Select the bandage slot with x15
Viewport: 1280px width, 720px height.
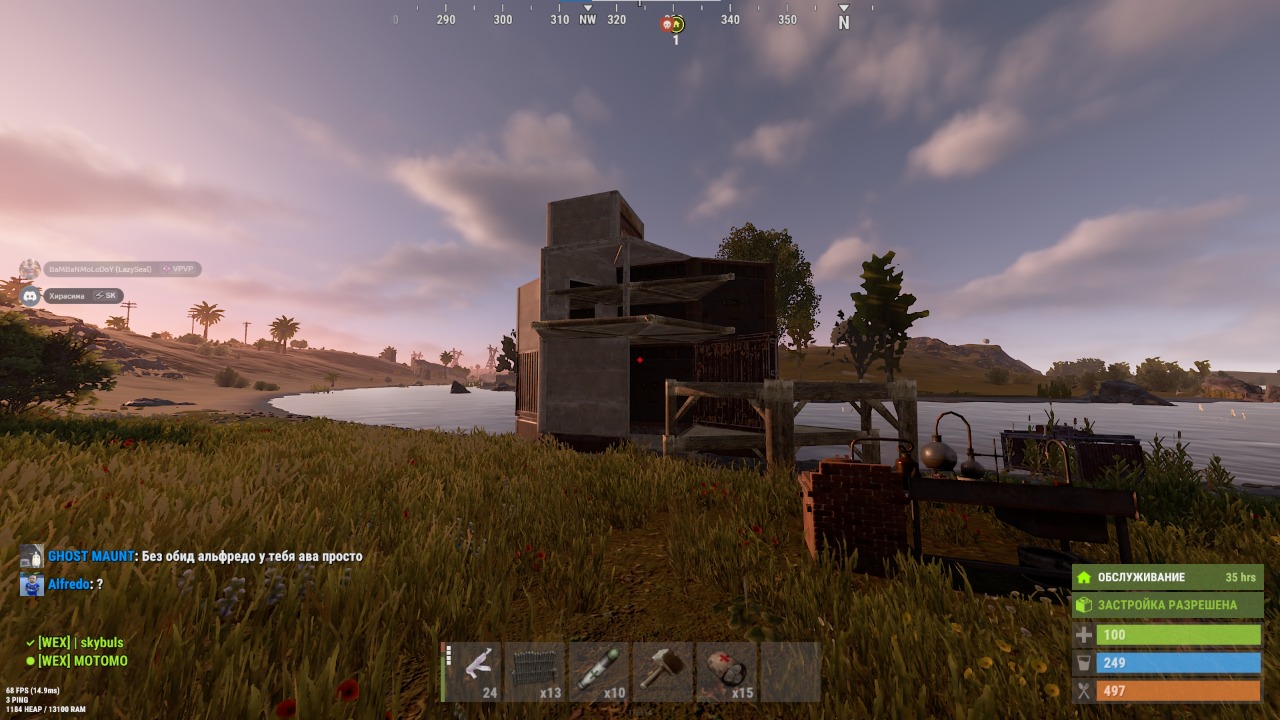(725, 671)
